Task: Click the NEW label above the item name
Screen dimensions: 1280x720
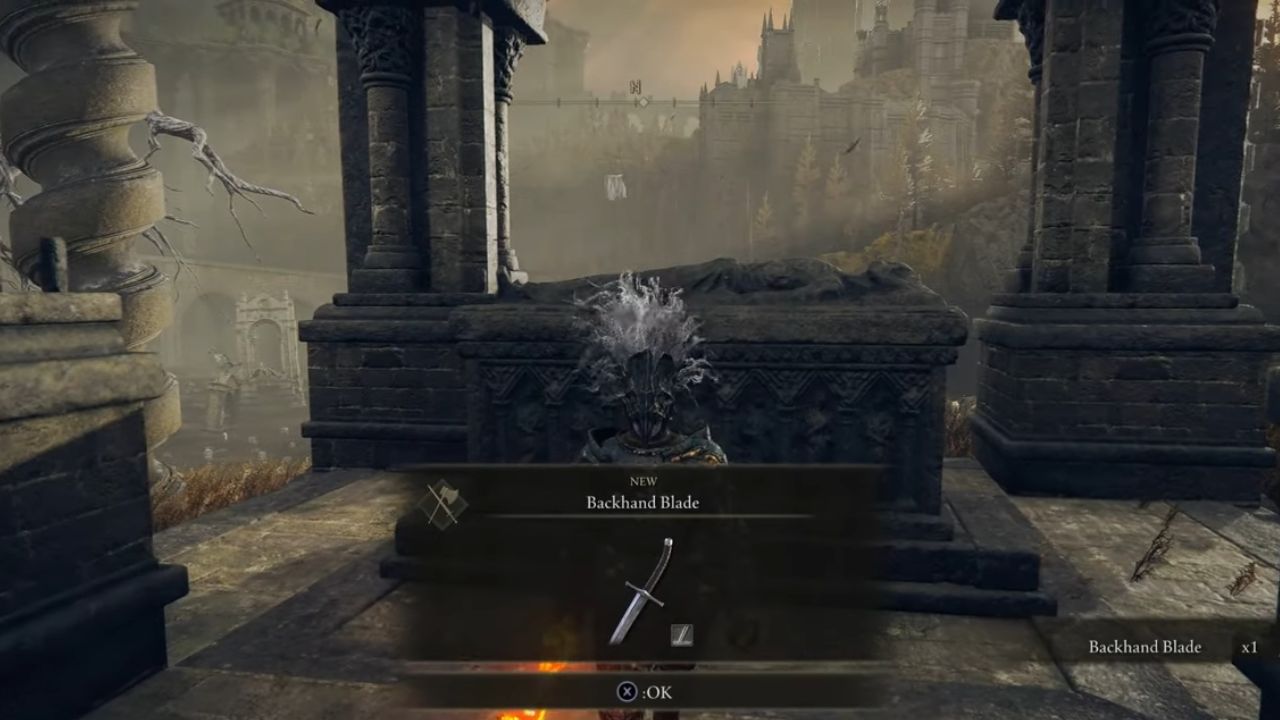Action: pyautogui.click(x=642, y=480)
